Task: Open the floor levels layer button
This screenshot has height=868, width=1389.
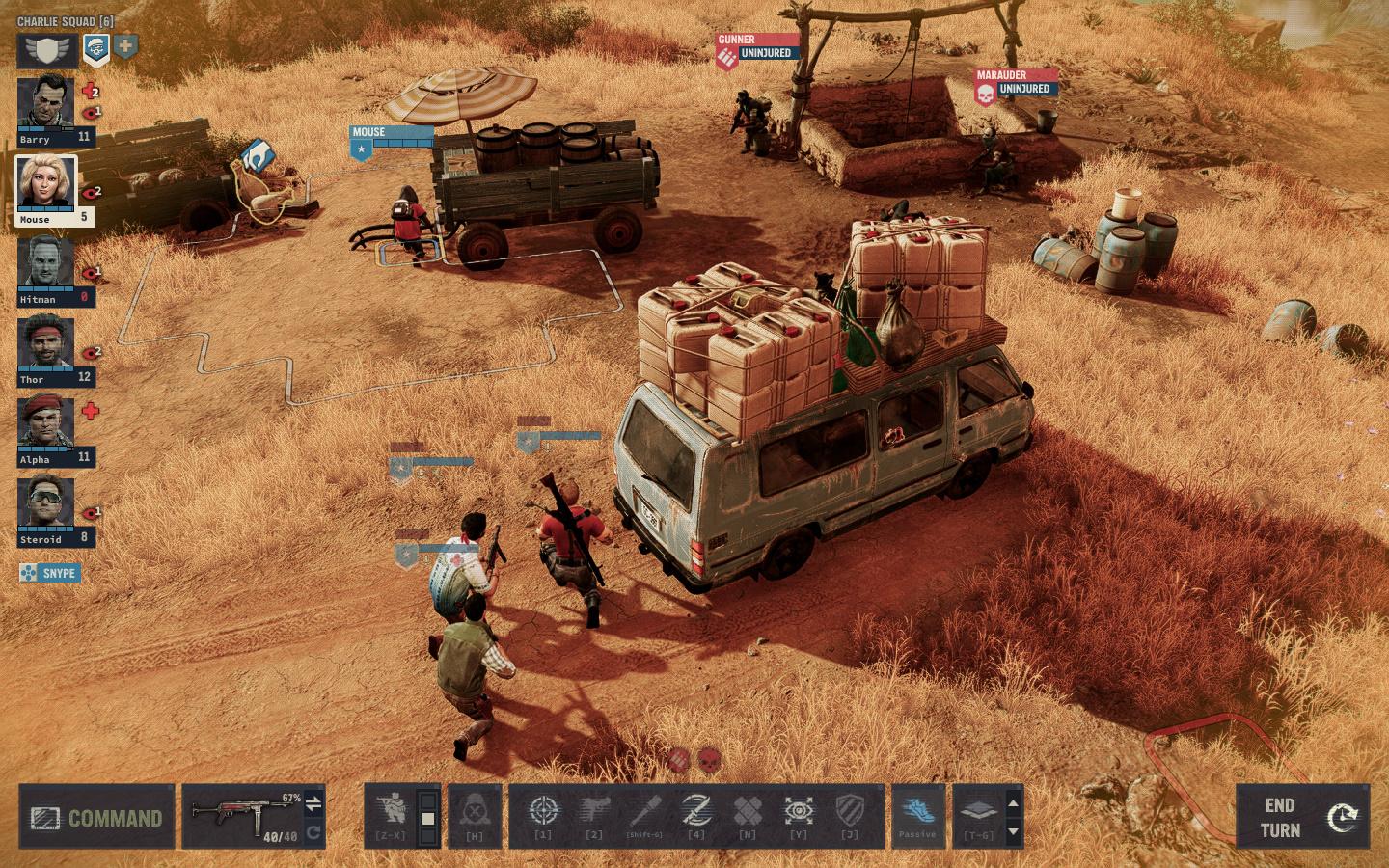Action: (x=977, y=812)
